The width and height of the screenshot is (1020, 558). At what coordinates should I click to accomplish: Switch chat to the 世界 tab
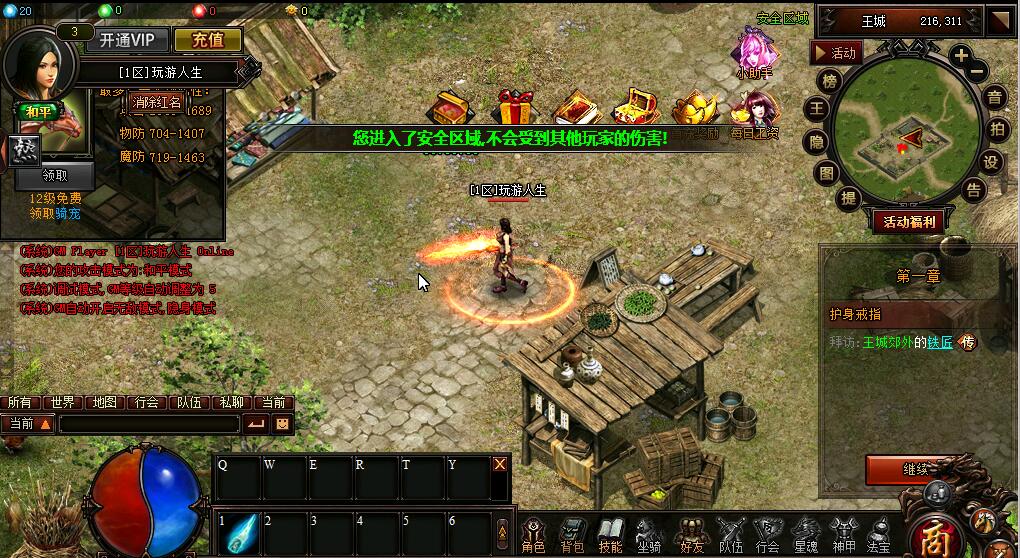(63, 402)
